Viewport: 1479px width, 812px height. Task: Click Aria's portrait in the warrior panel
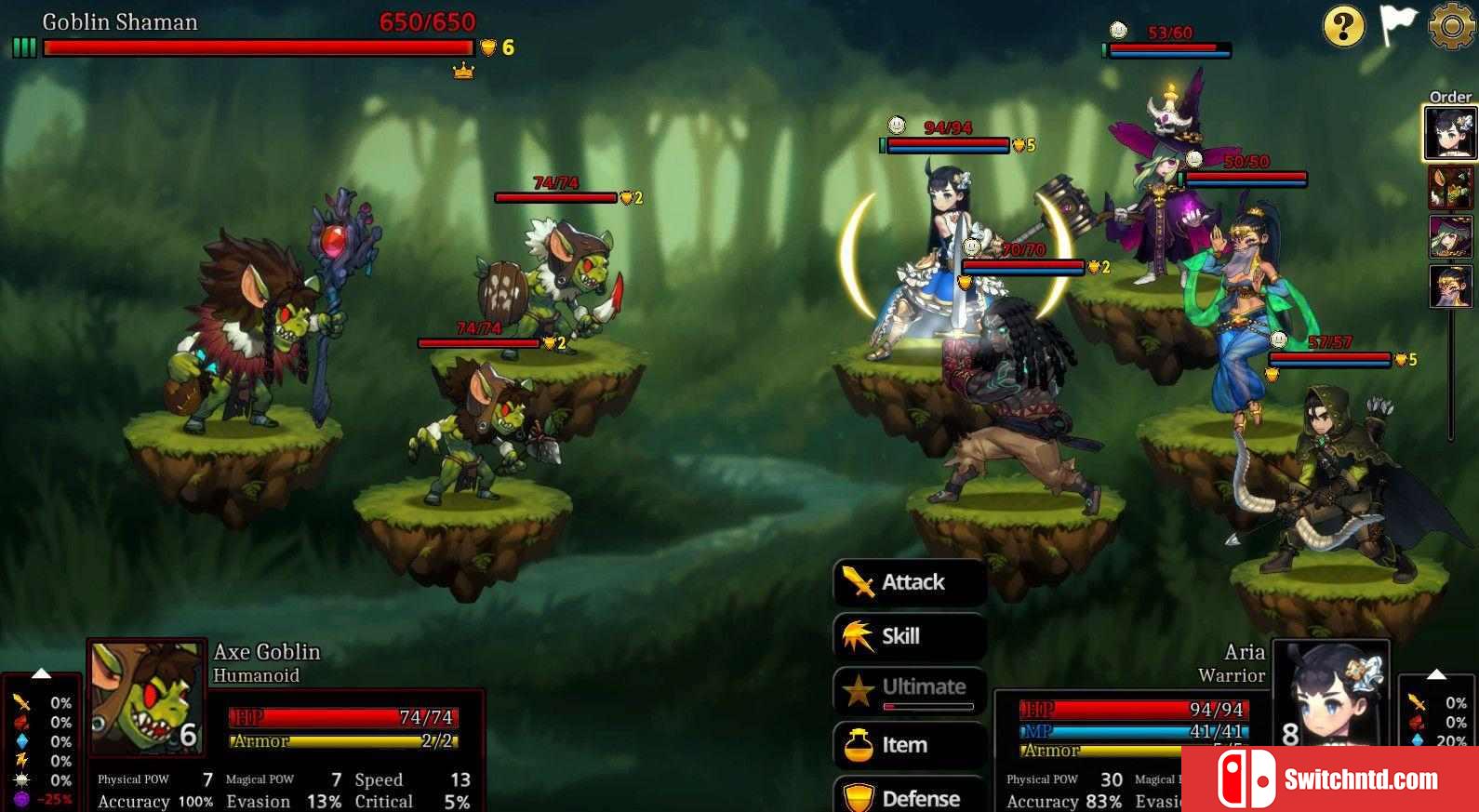pos(1330,696)
